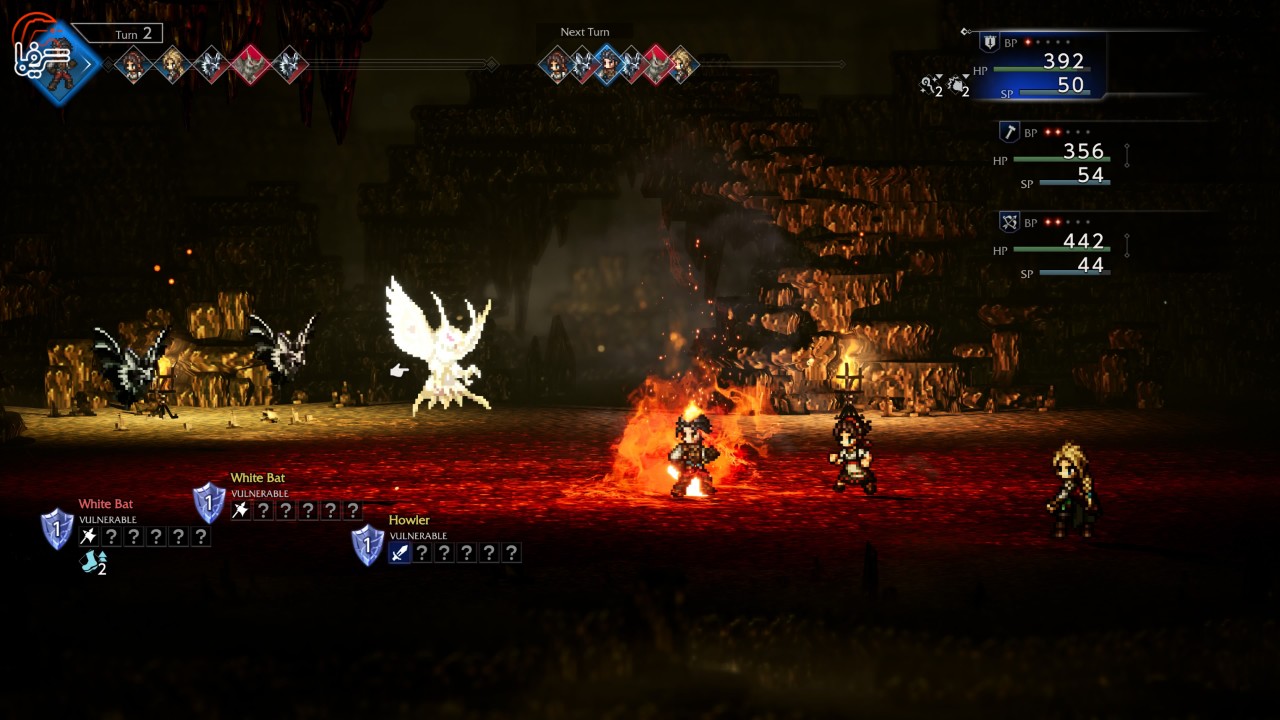Screen dimensions: 1280x720
Task: Click the hammer job icon beside the 356 HP character
Action: 1012,130
